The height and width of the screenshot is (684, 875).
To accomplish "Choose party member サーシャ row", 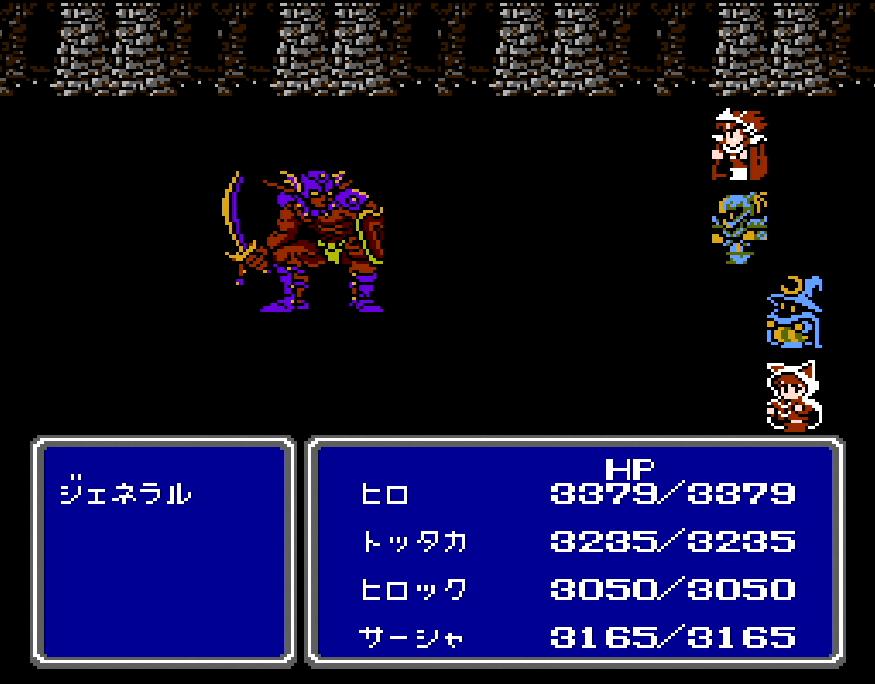I will 411,637.
